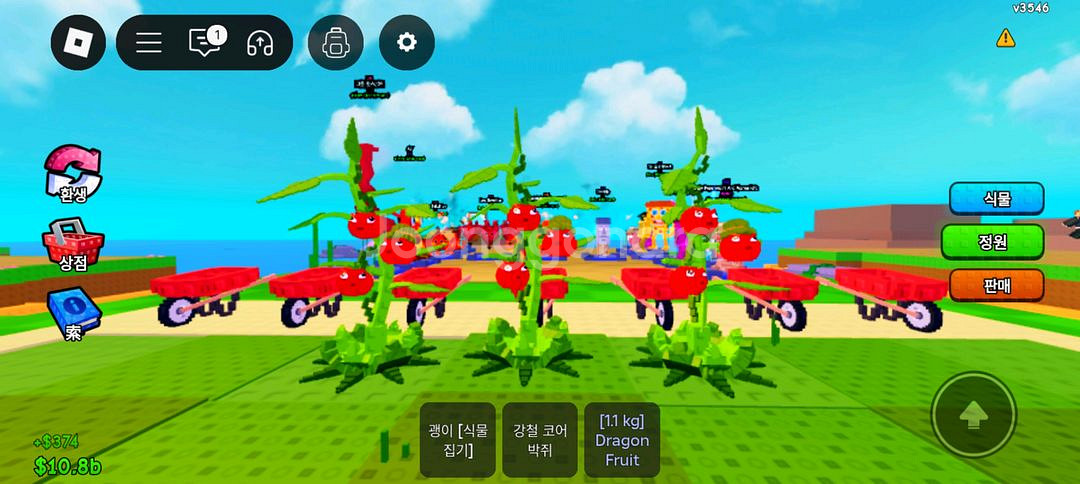Viewport: 1080px width, 484px height.
Task: Tap the headphones voice icon
Action: [260, 43]
